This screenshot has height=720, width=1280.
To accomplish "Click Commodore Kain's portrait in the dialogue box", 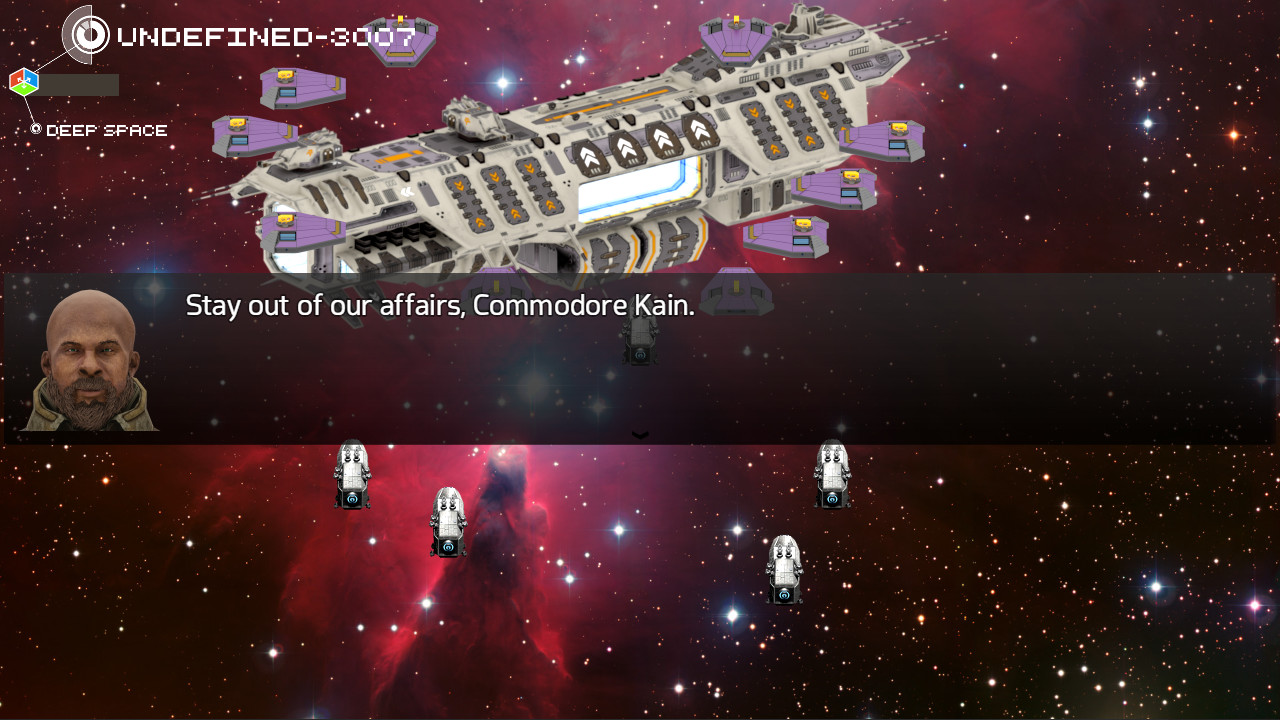I will (x=90, y=358).
